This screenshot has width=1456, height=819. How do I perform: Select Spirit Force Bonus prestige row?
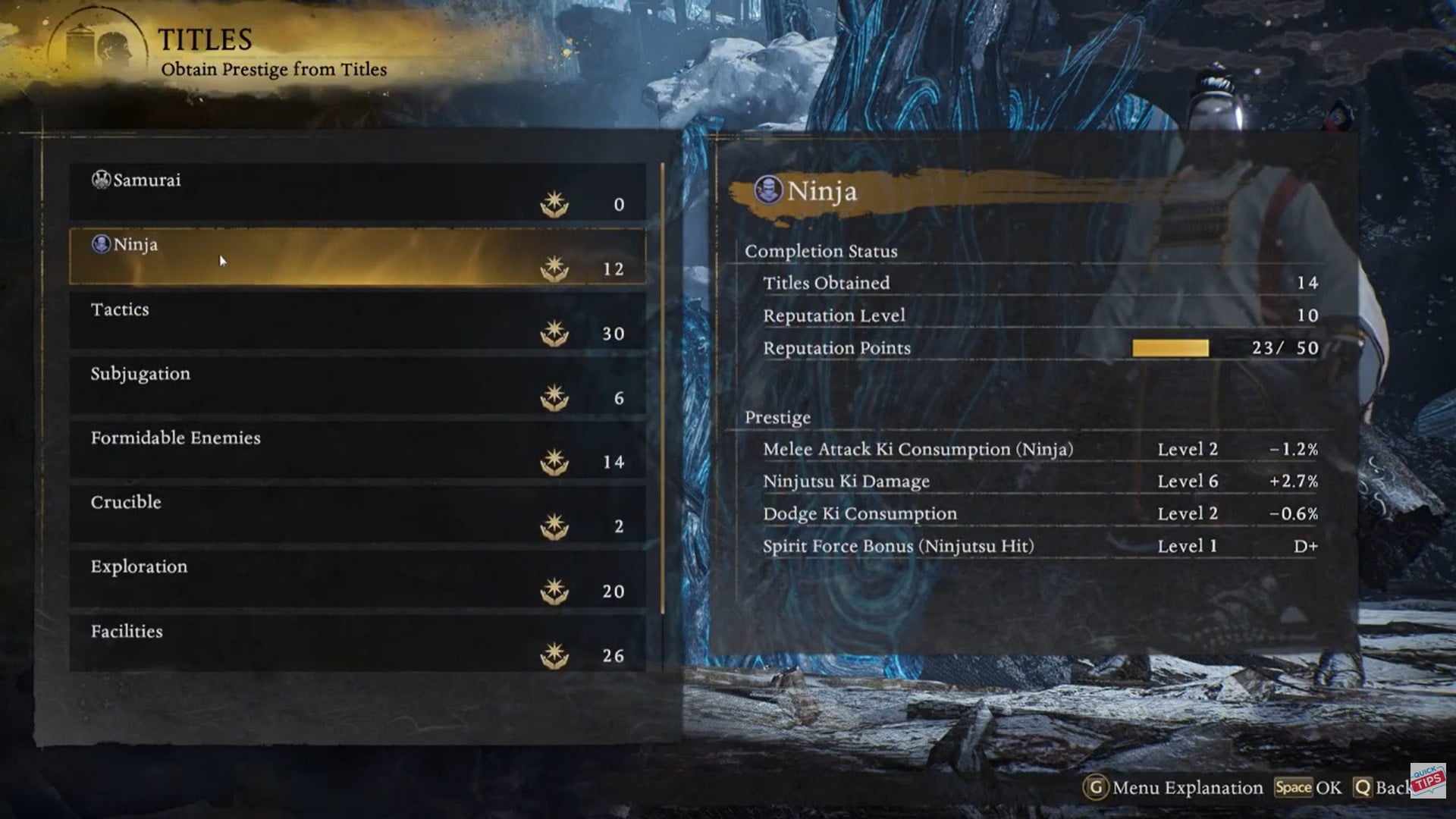coord(1039,547)
